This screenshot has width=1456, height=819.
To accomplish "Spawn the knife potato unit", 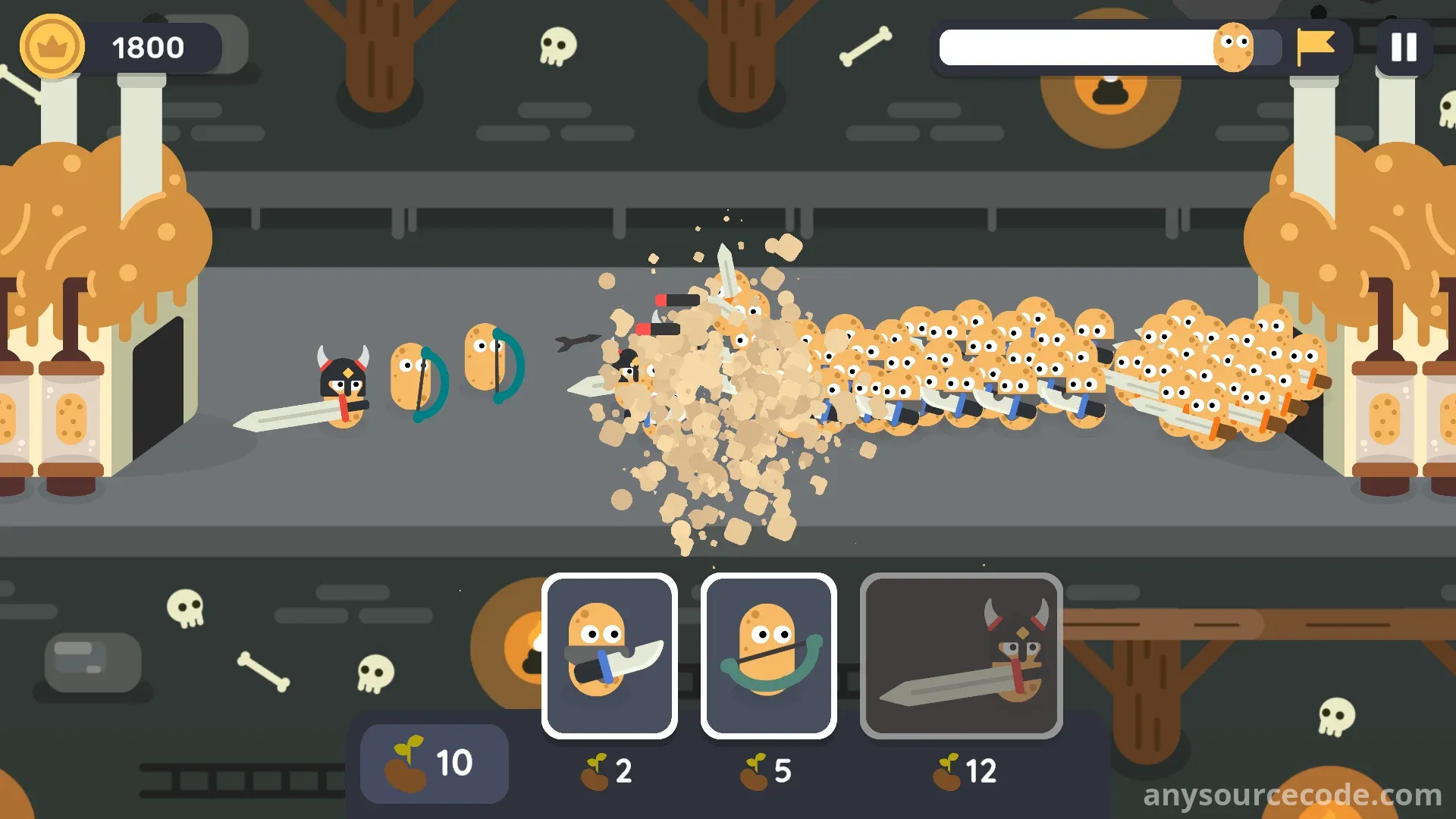I will 609,655.
